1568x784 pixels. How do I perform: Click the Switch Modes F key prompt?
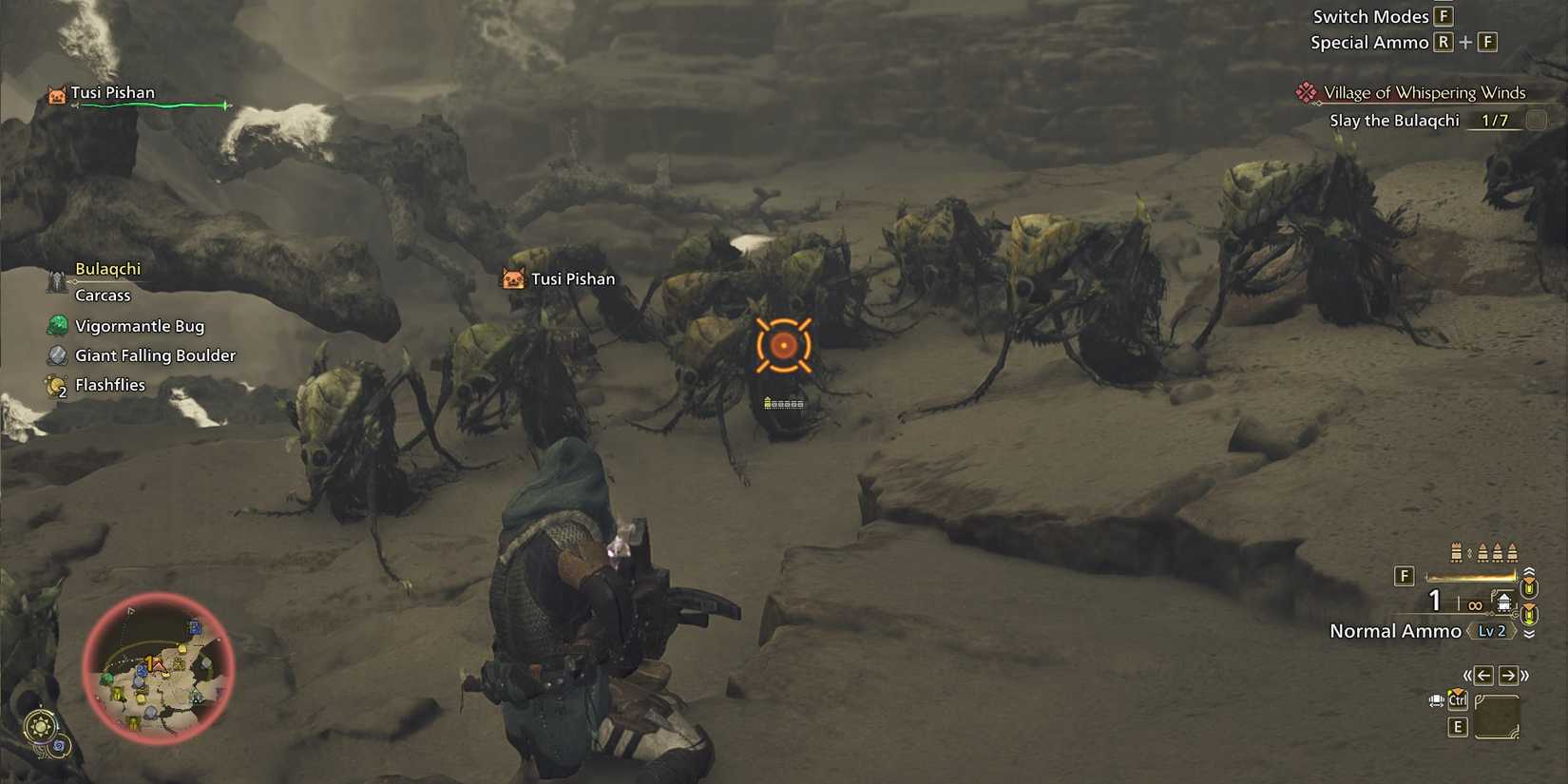tap(1442, 16)
